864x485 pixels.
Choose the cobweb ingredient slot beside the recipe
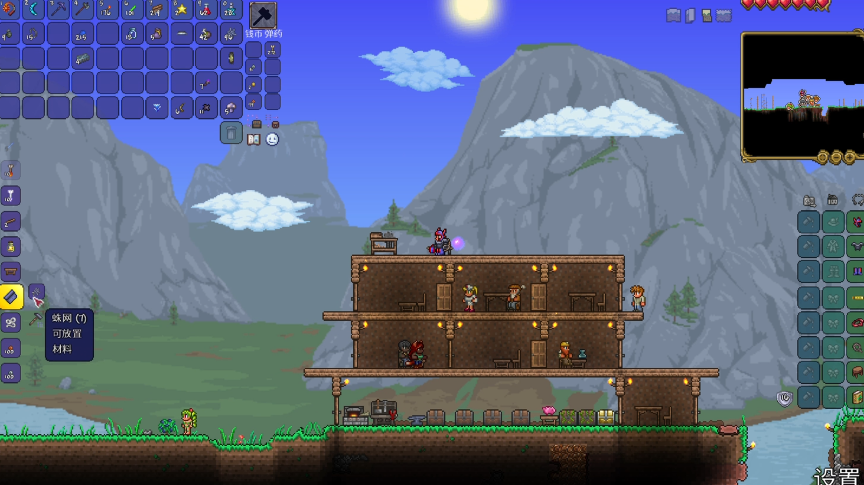pos(36,294)
